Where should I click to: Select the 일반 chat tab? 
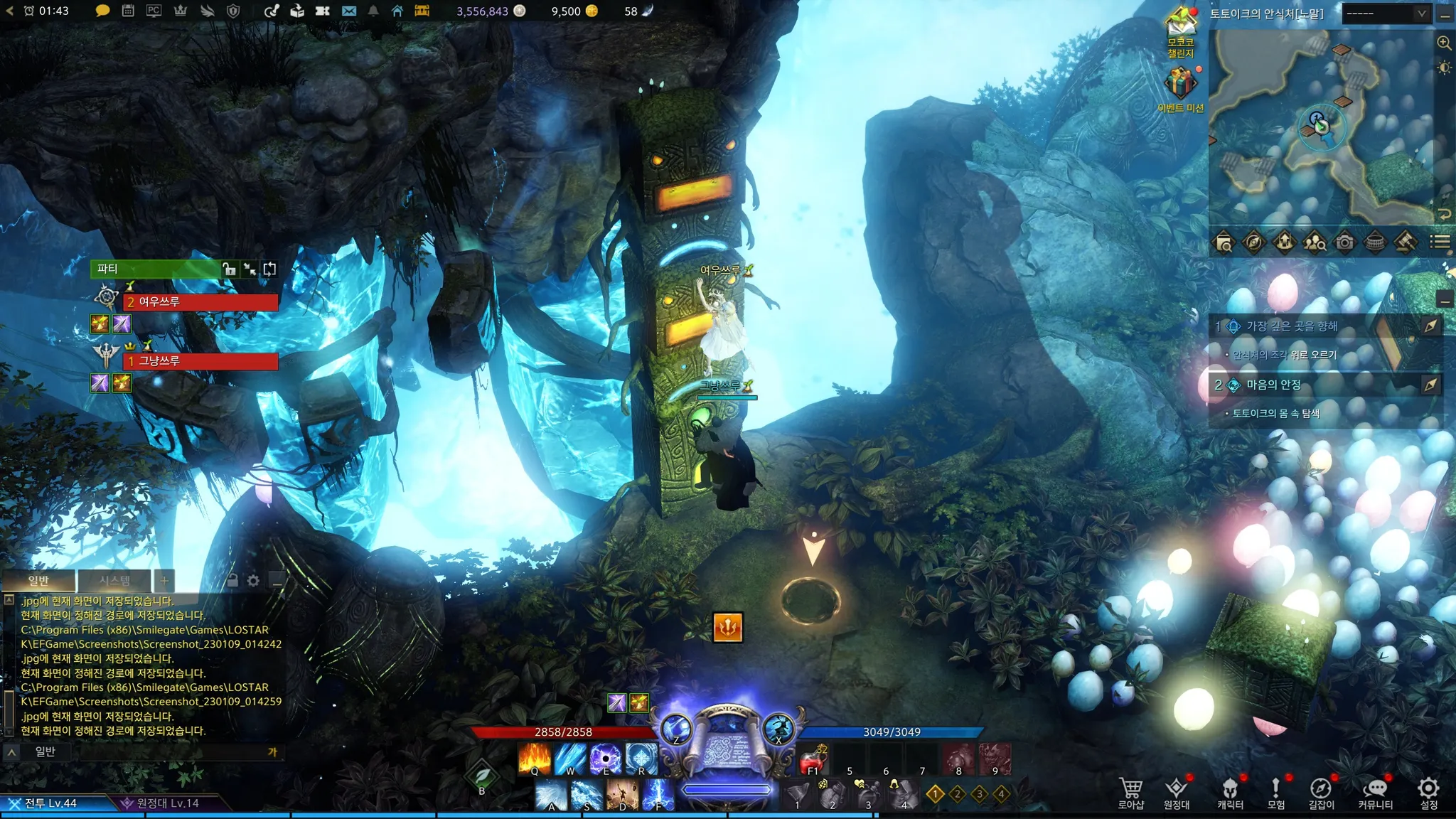(x=38, y=581)
